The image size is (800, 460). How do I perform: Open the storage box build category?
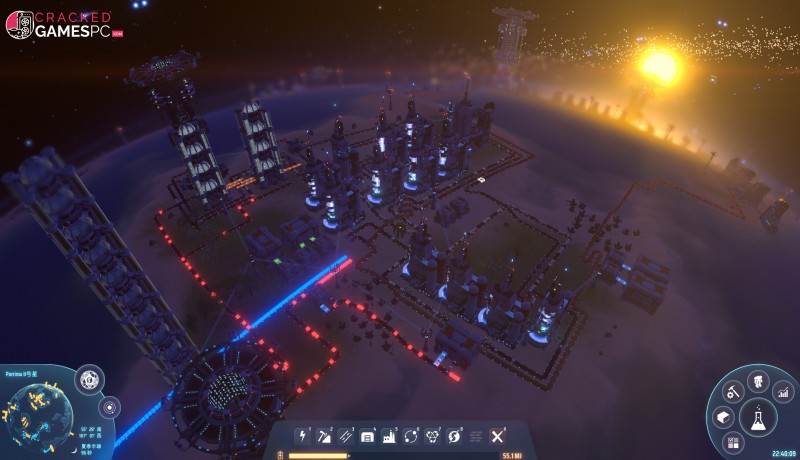(367, 436)
